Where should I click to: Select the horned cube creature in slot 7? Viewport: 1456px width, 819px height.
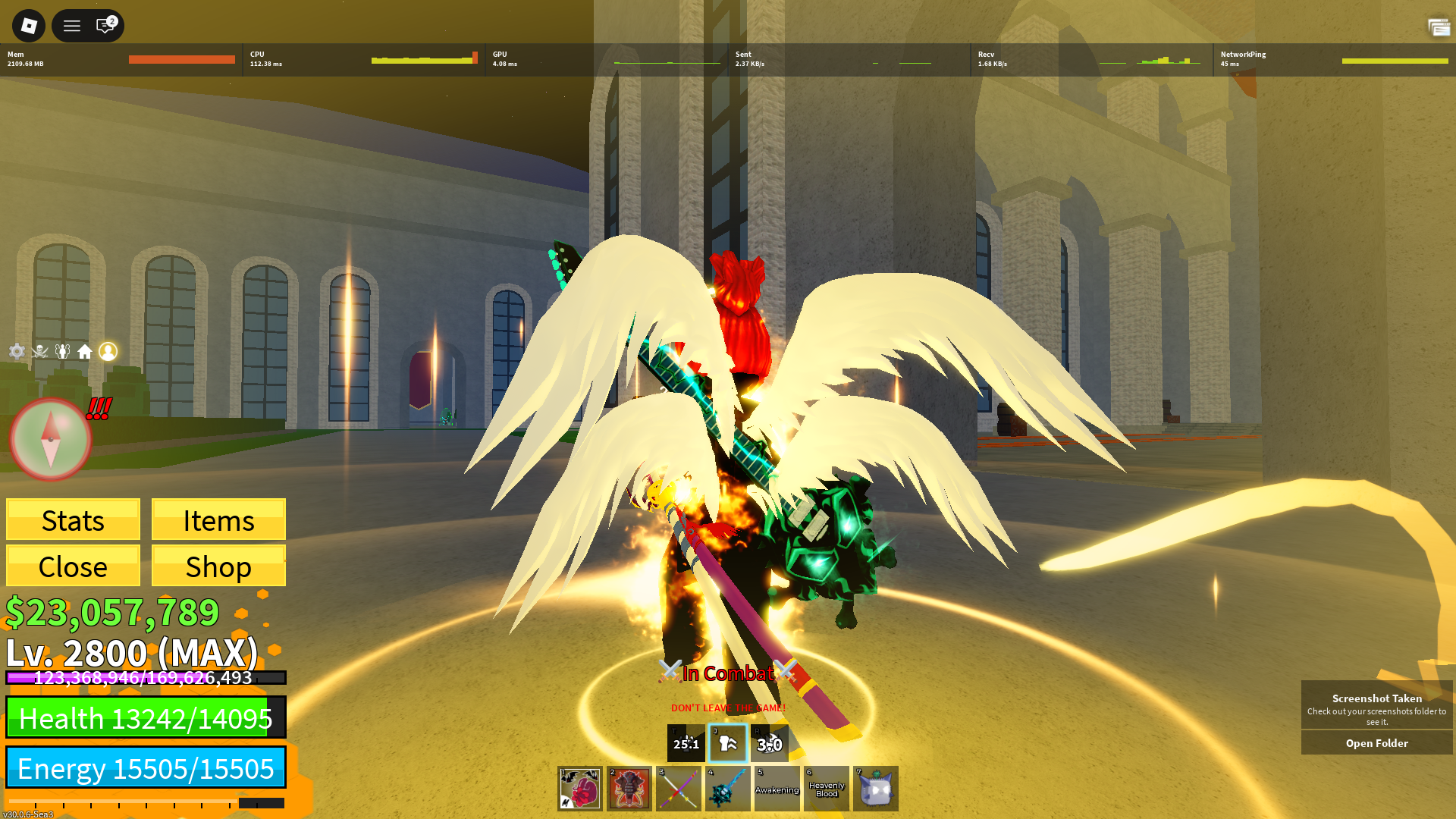pos(876,789)
